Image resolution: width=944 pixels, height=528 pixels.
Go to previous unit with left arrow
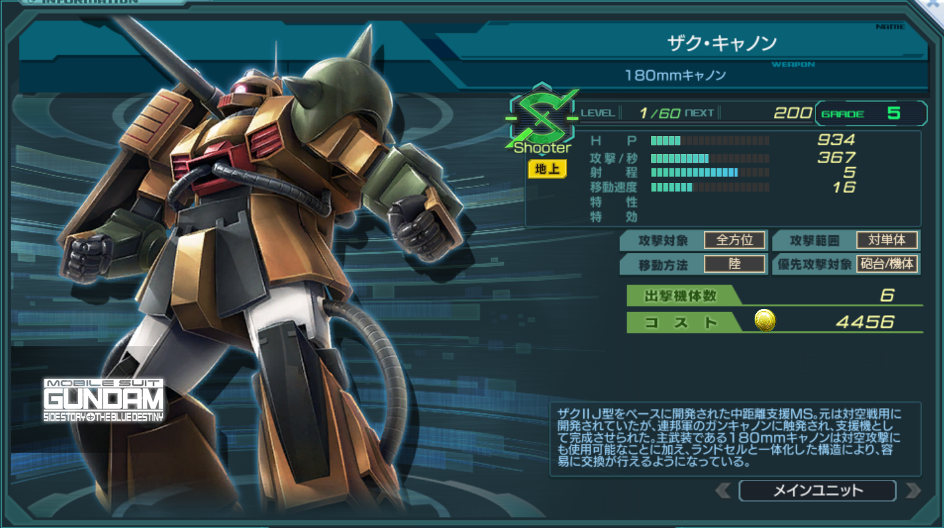point(725,490)
